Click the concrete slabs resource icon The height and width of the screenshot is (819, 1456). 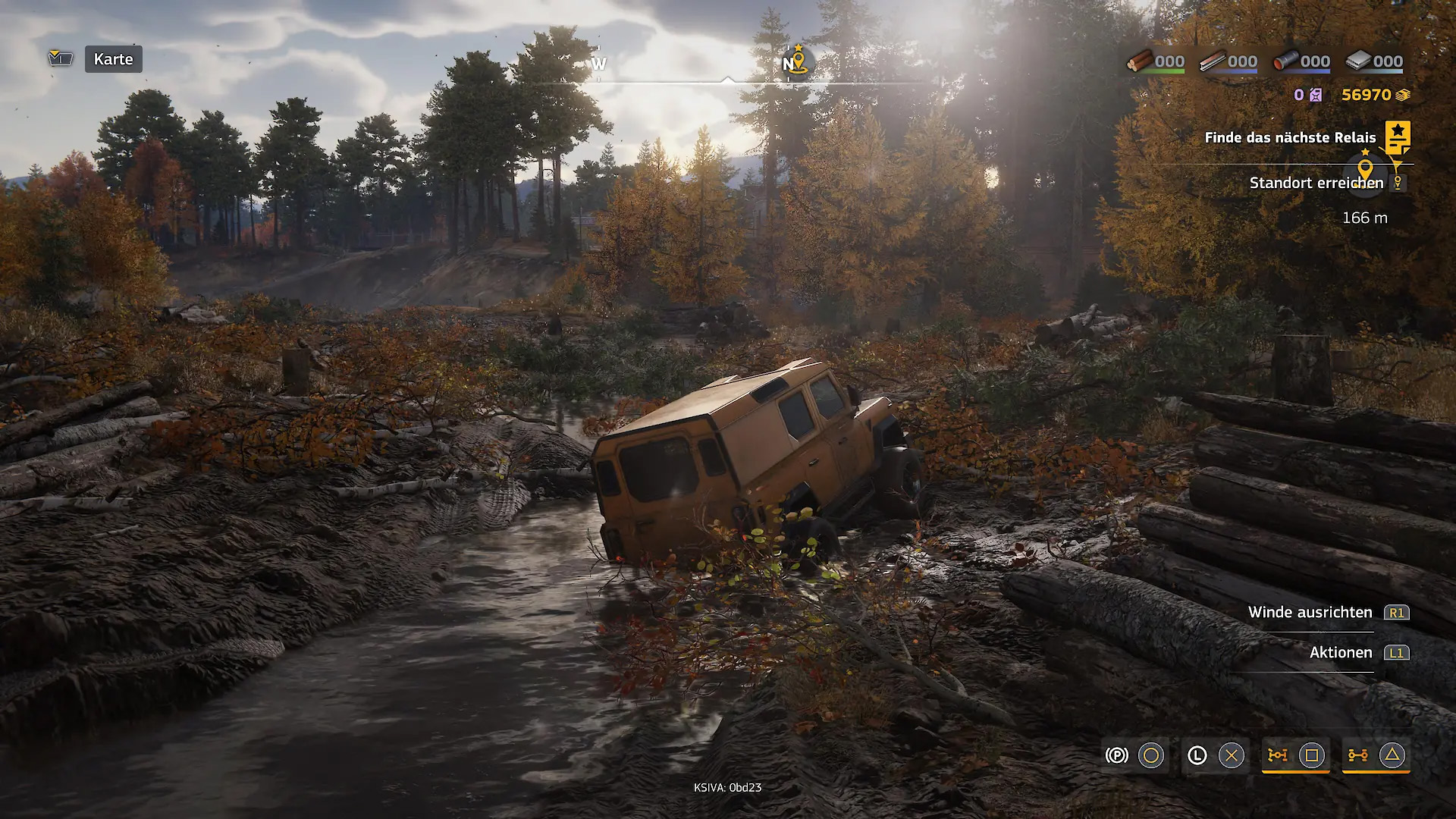click(1357, 61)
